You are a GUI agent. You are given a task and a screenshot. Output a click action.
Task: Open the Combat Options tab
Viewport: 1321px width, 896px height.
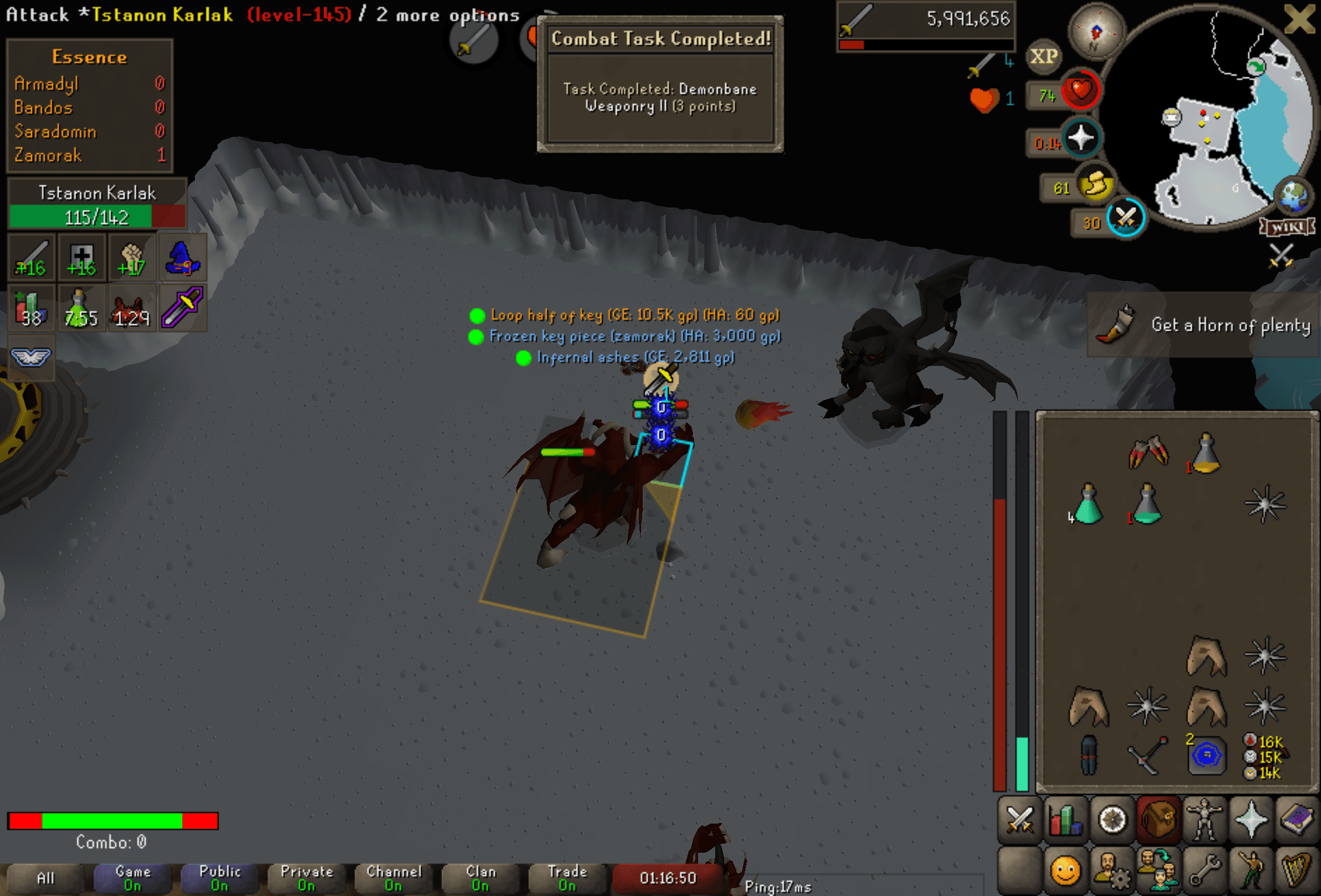[x=1019, y=821]
